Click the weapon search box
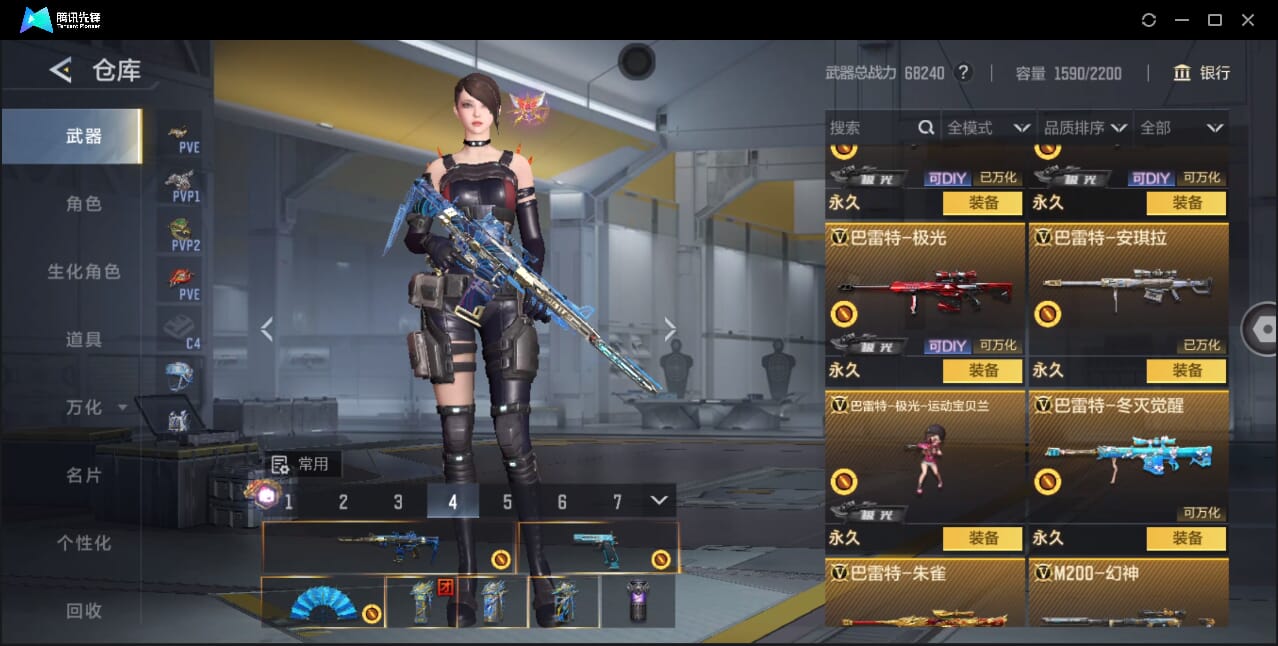The image size is (1278, 646). tap(870, 128)
